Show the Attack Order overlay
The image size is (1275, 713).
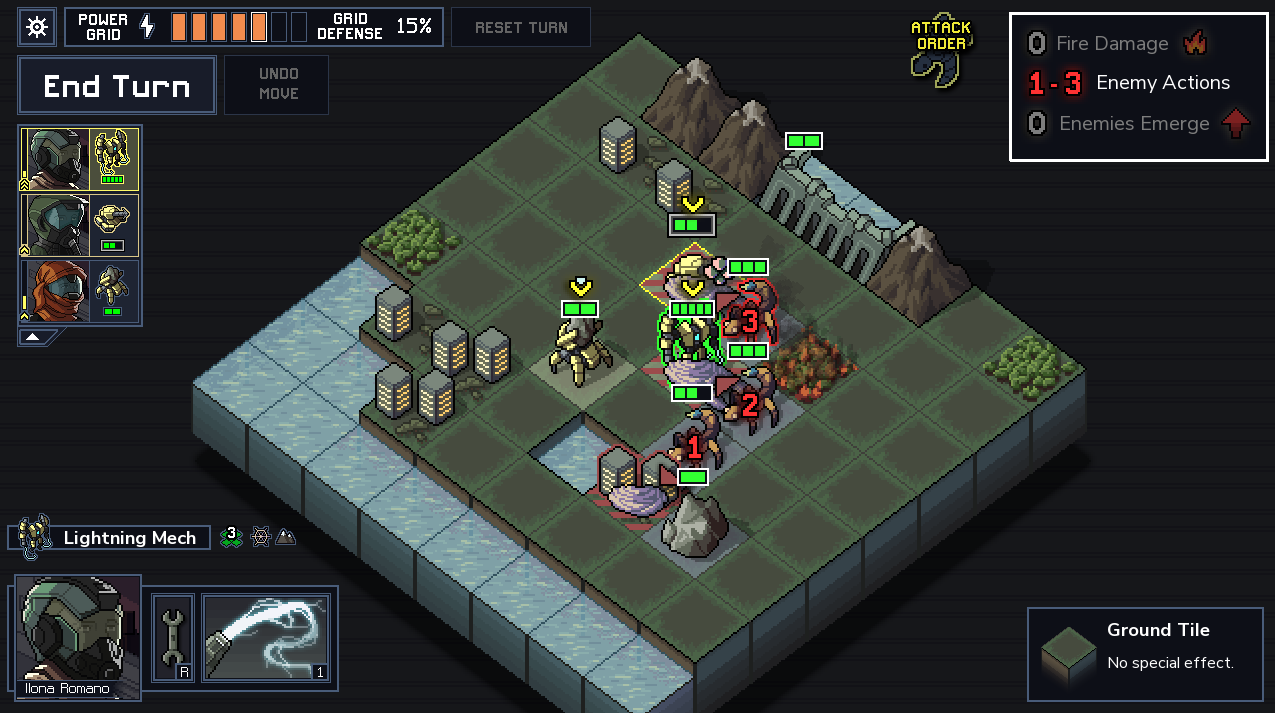click(x=939, y=50)
